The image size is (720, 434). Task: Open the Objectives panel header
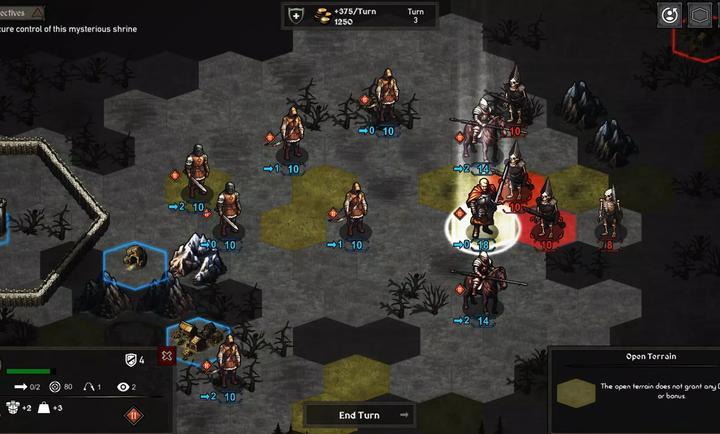coord(22,12)
